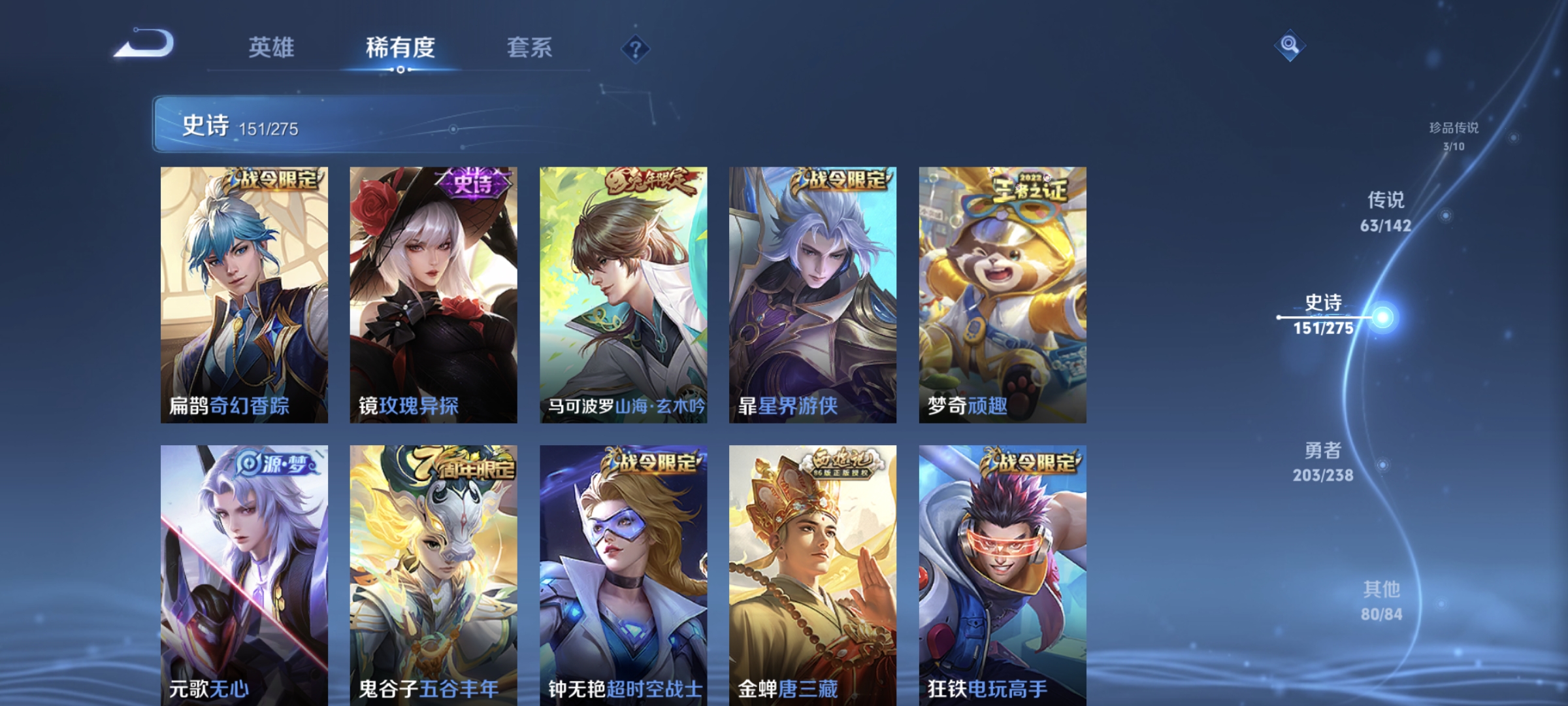Open the help question mark icon
This screenshot has height=706, width=1568.
(637, 49)
